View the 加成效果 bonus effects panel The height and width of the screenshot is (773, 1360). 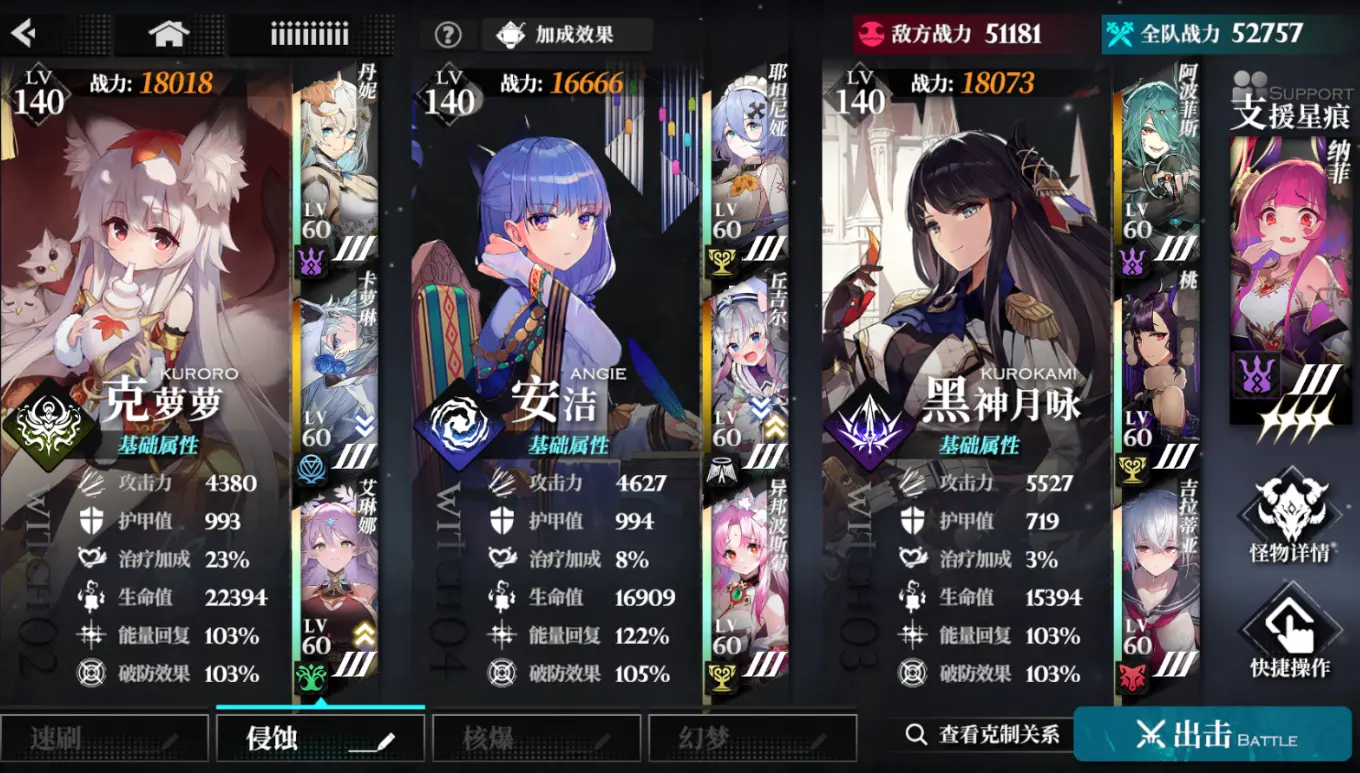coord(565,33)
